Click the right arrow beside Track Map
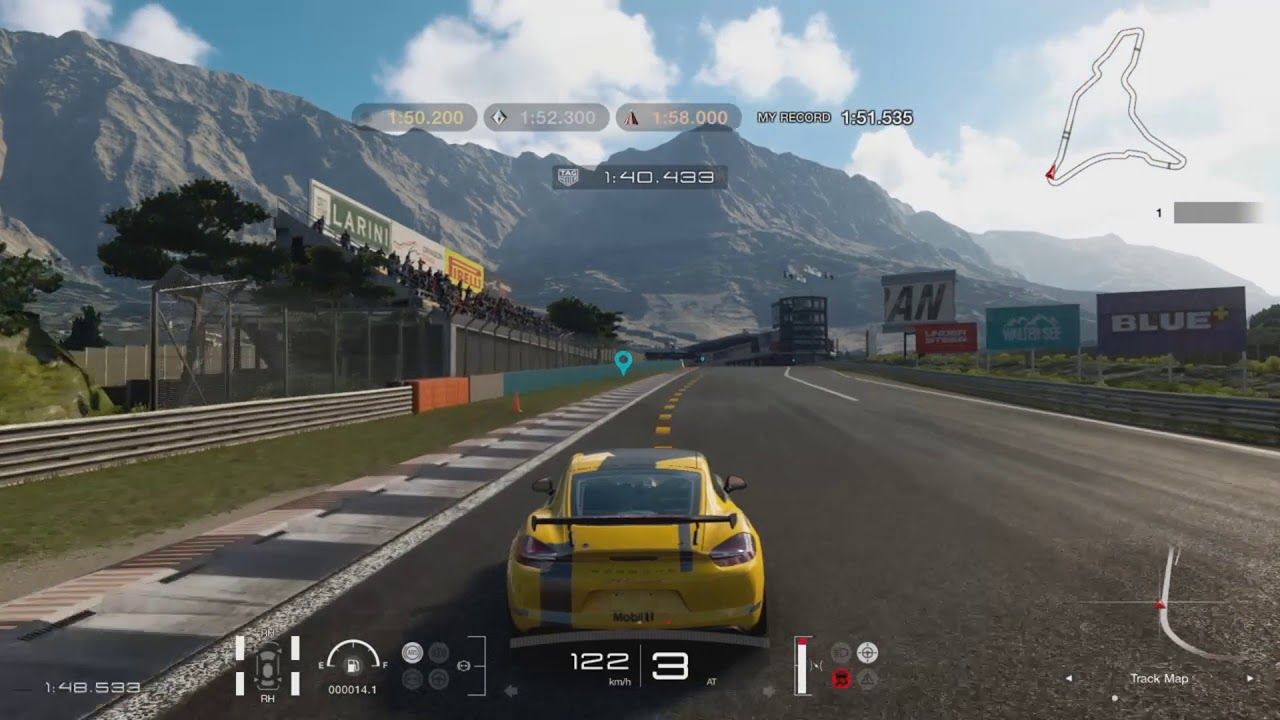 click(x=1250, y=678)
